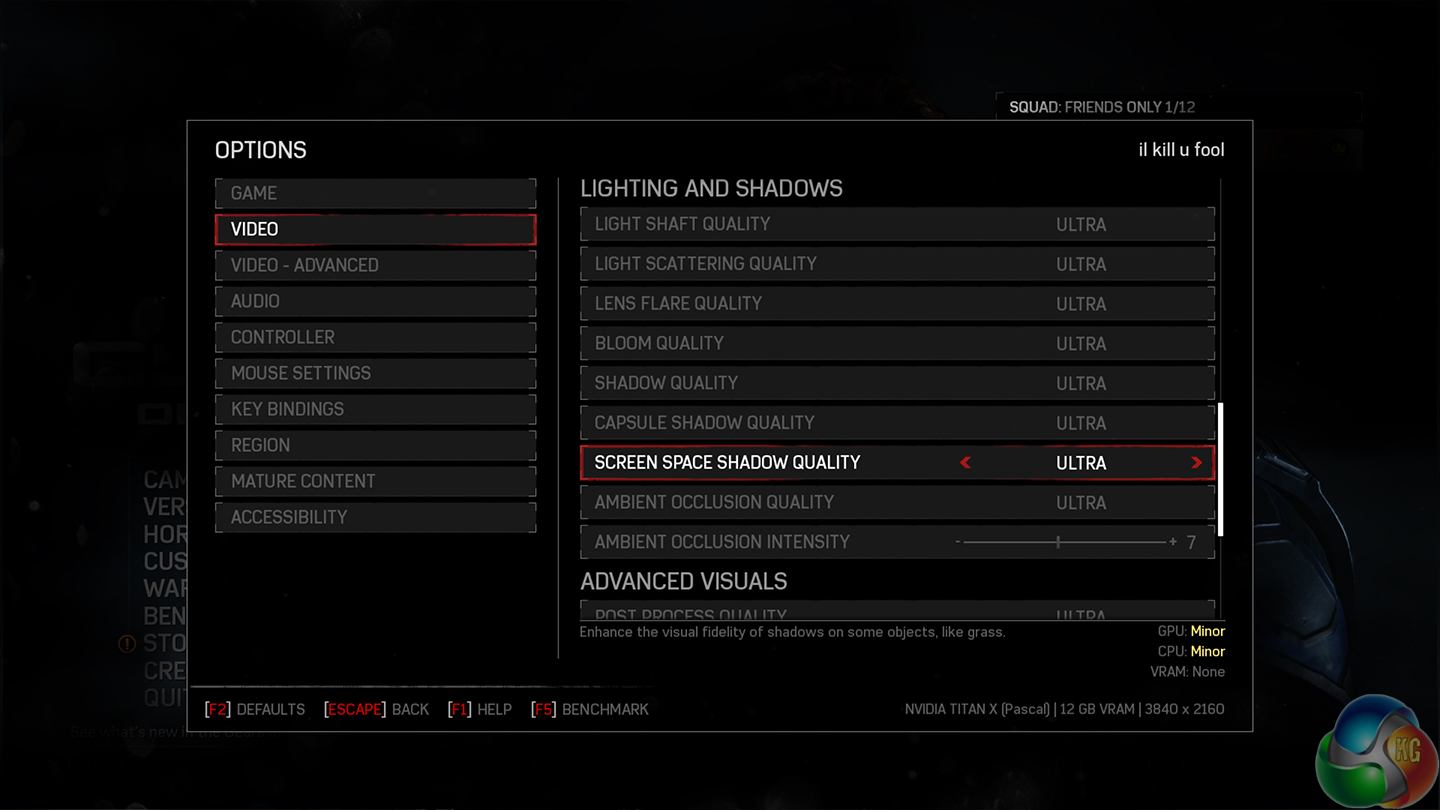
Task: Select the Region category
Action: (x=375, y=445)
